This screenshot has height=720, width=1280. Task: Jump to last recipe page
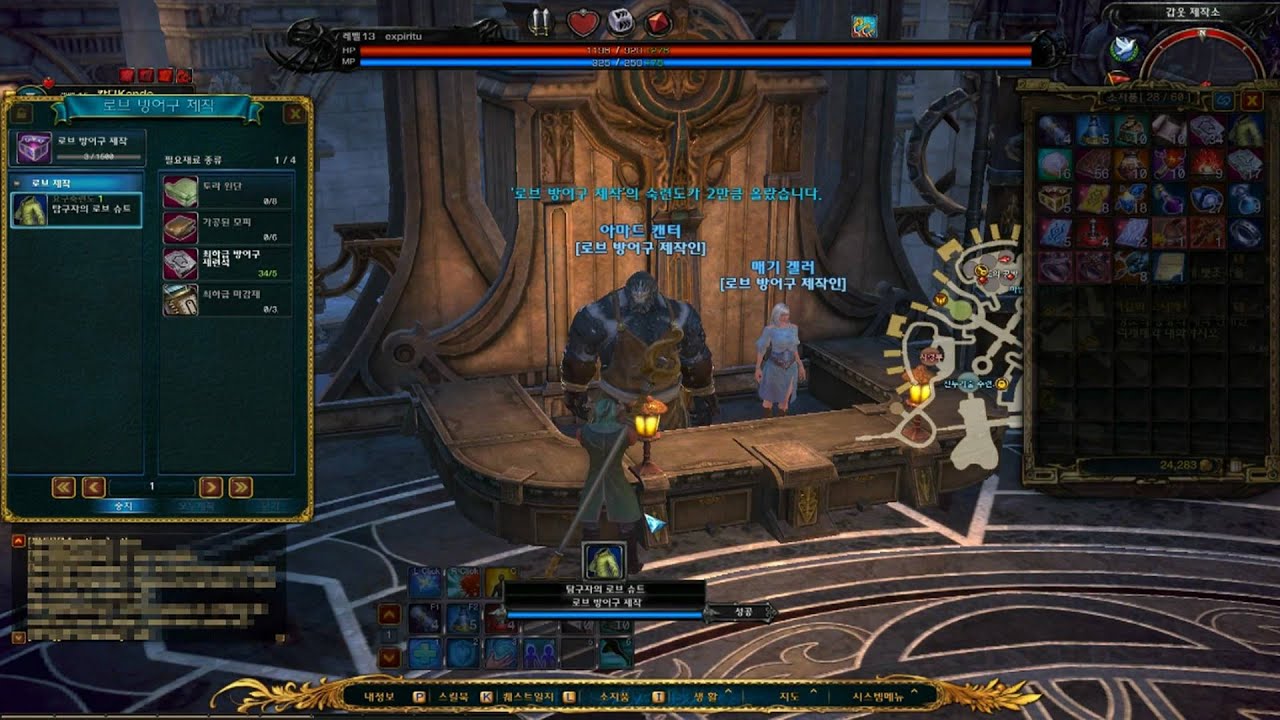click(x=240, y=487)
